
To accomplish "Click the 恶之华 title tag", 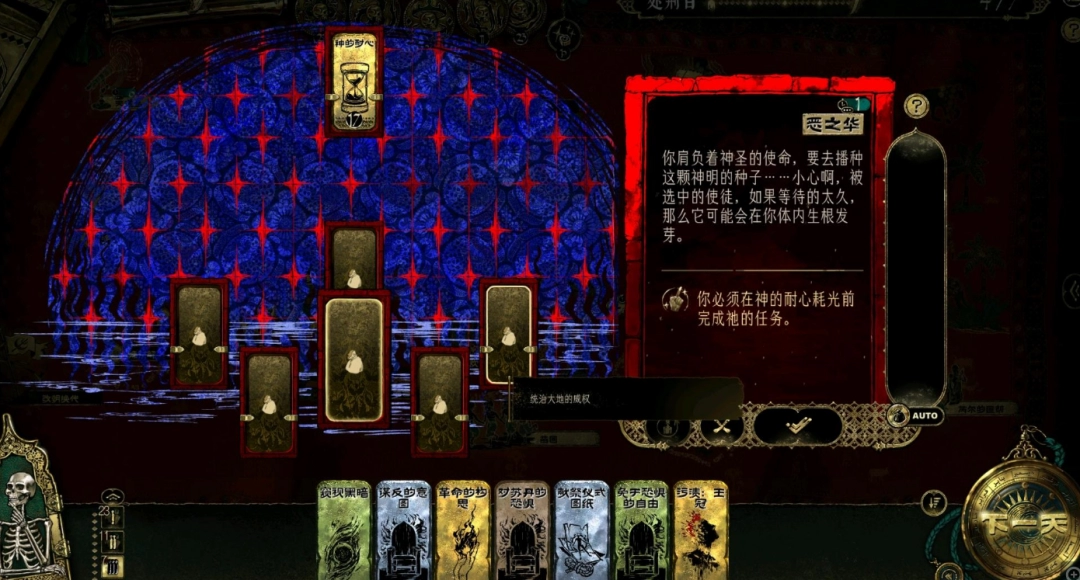I will point(833,124).
